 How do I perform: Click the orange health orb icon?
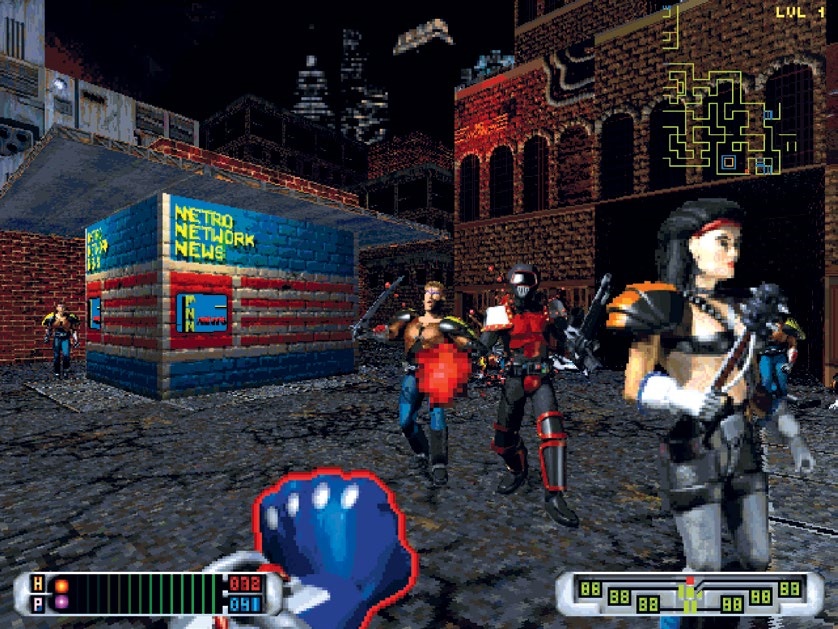62,585
